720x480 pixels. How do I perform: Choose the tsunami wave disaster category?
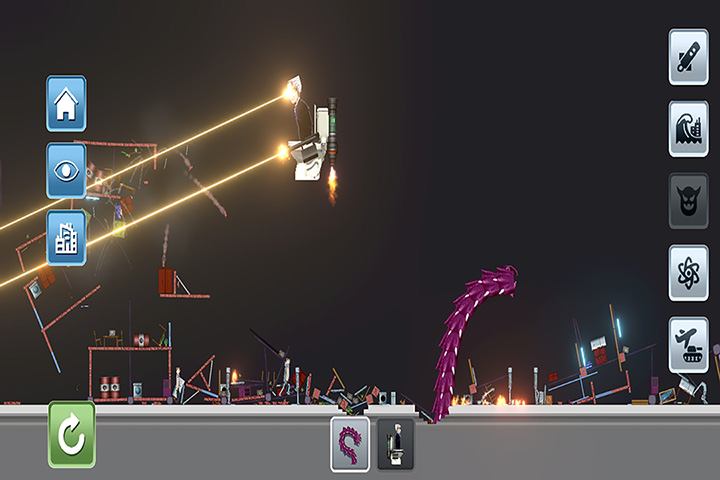[688, 129]
